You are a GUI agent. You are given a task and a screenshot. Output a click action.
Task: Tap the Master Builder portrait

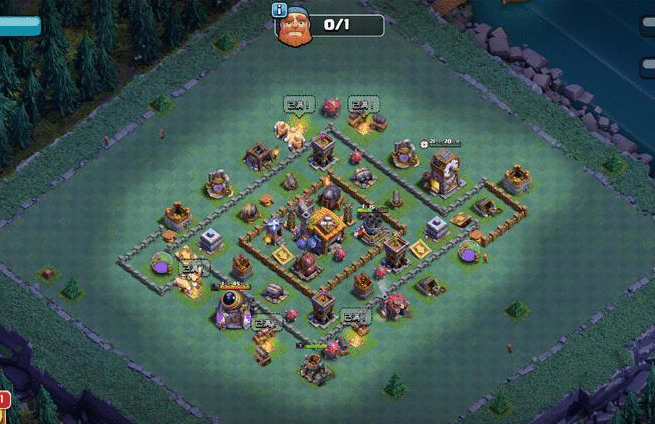click(295, 27)
